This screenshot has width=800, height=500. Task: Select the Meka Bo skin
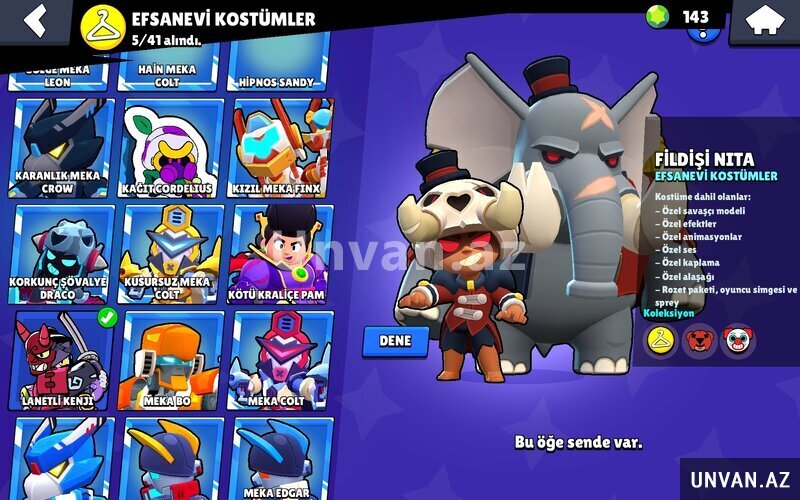[170, 360]
